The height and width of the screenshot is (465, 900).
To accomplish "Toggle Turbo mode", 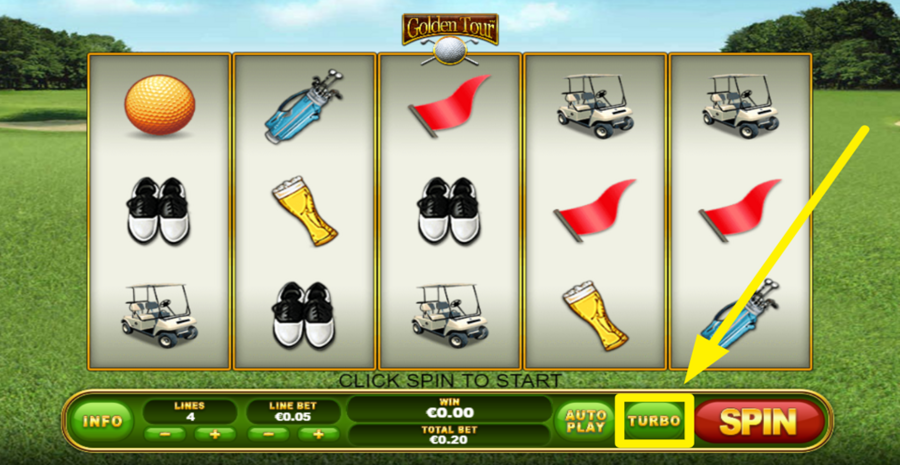I will click(654, 421).
